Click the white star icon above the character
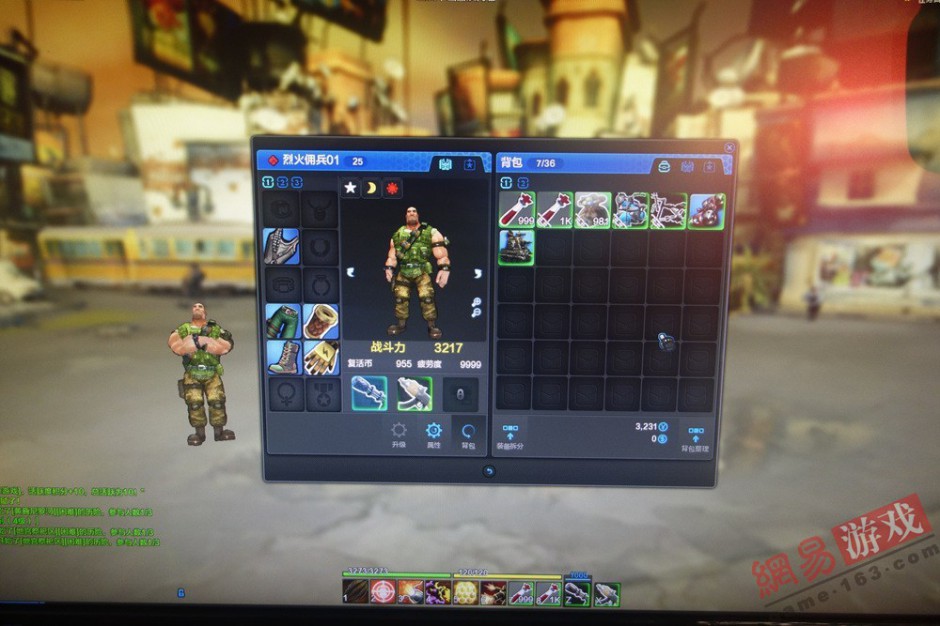The image size is (940, 626). [x=351, y=188]
